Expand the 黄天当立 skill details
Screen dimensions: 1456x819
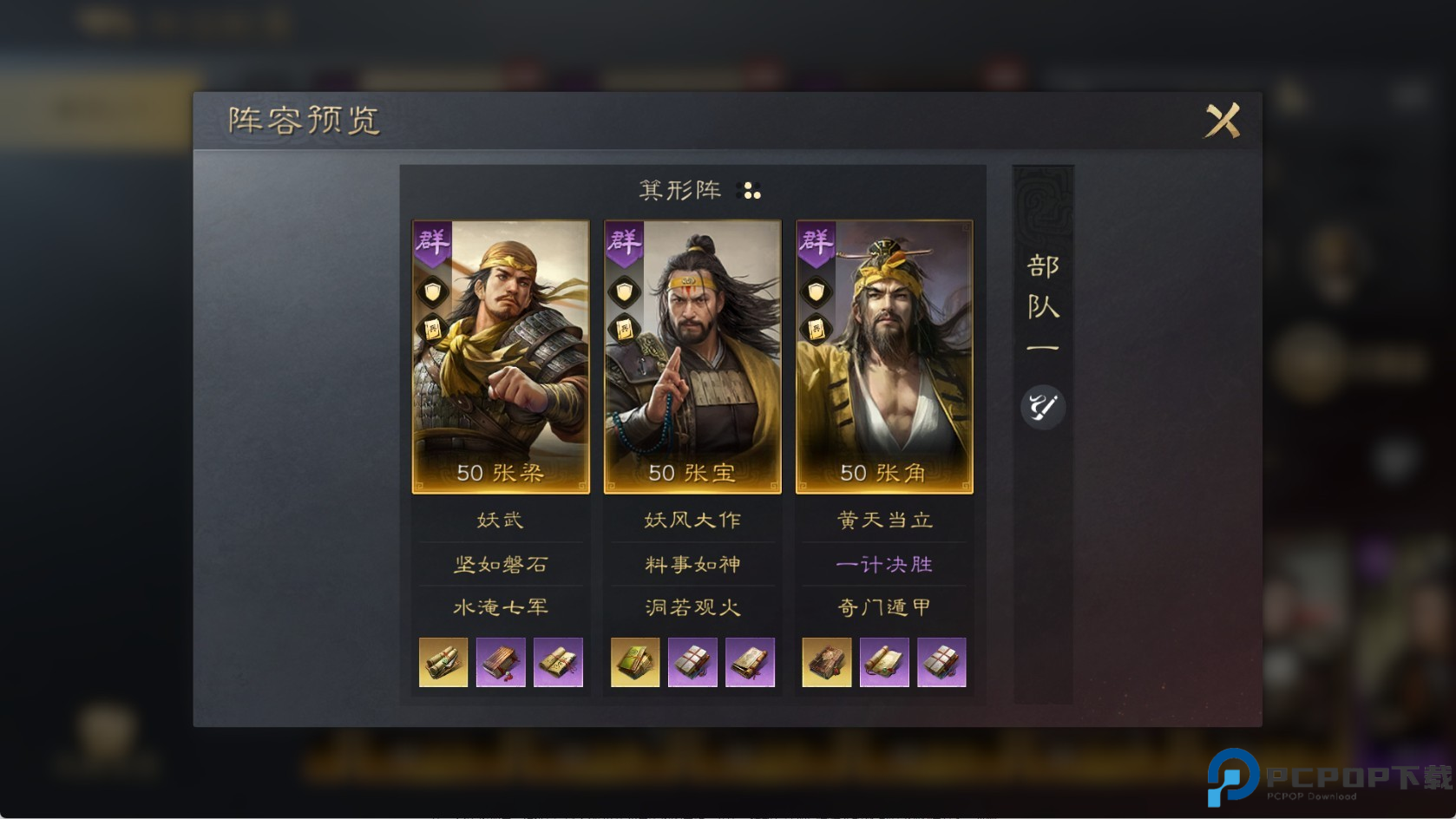click(x=882, y=519)
